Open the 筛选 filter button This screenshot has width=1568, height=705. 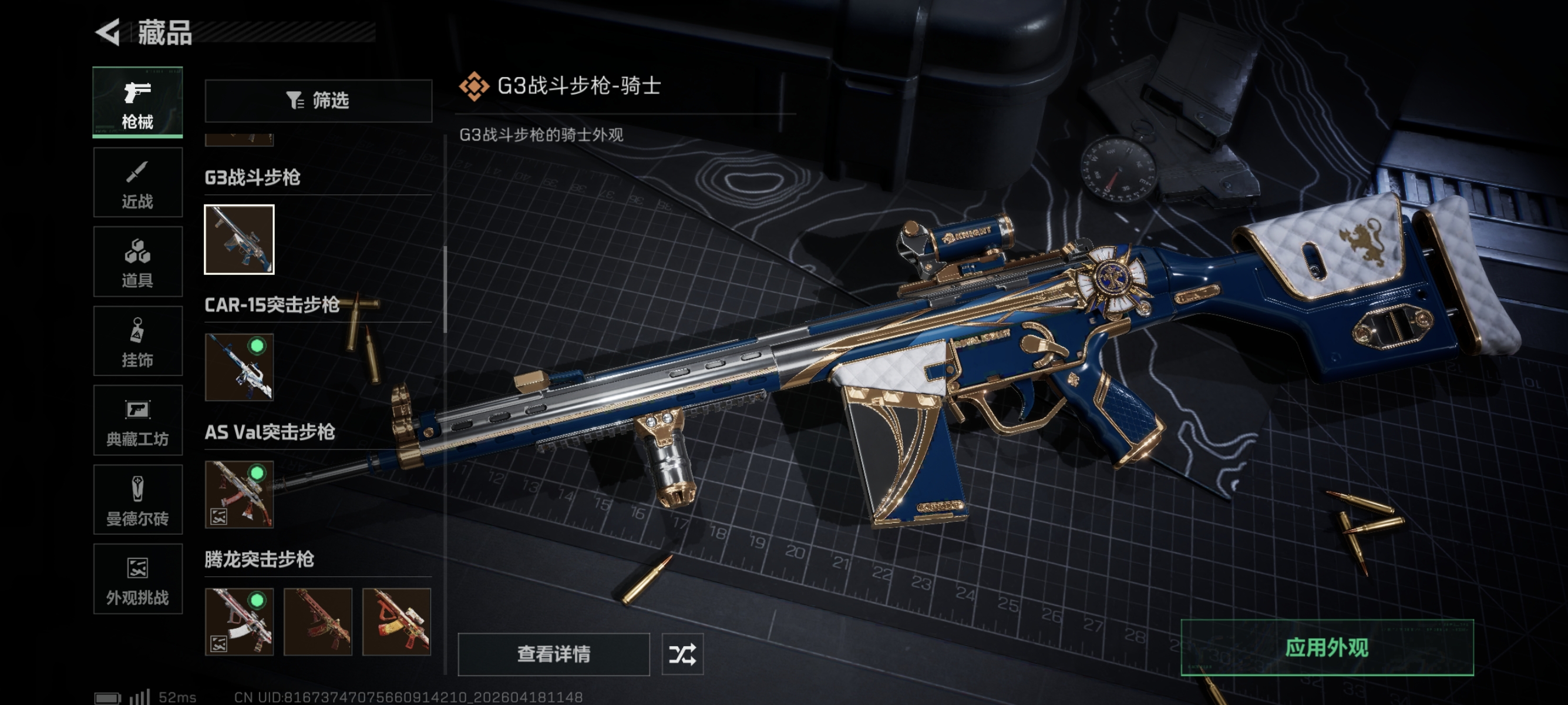[x=318, y=100]
